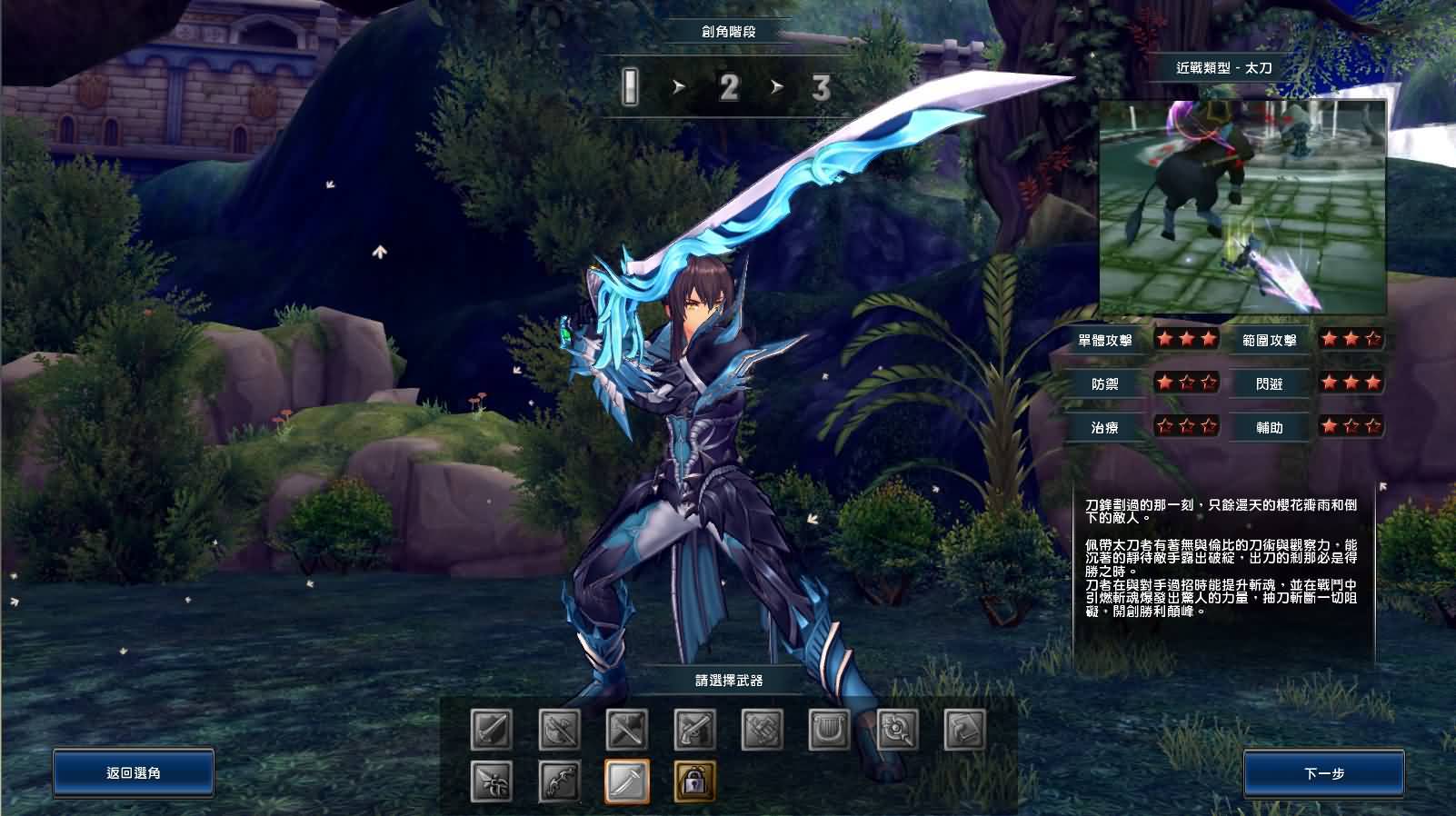Click the locked gold padlock weapon slot
The height and width of the screenshot is (816, 1456).
[694, 781]
